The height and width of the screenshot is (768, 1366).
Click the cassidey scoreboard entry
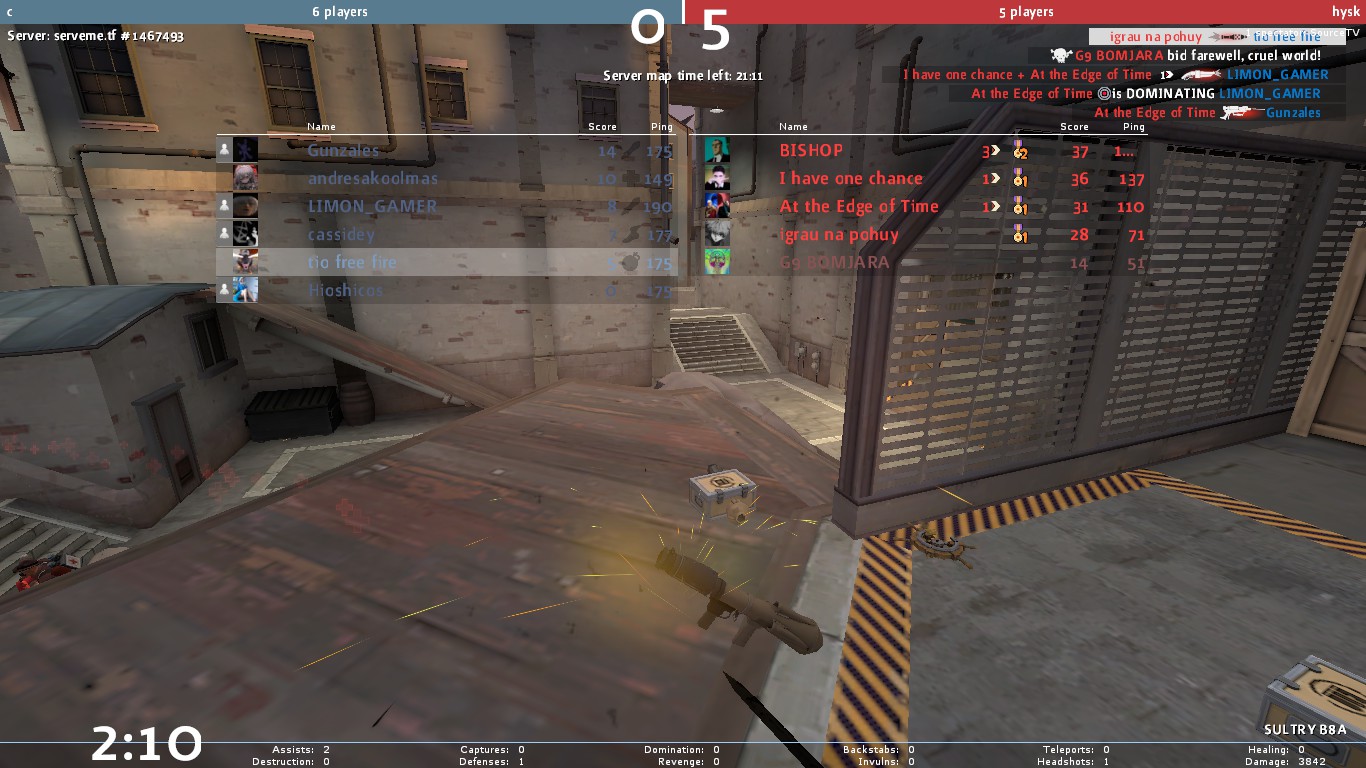pyautogui.click(x=341, y=234)
